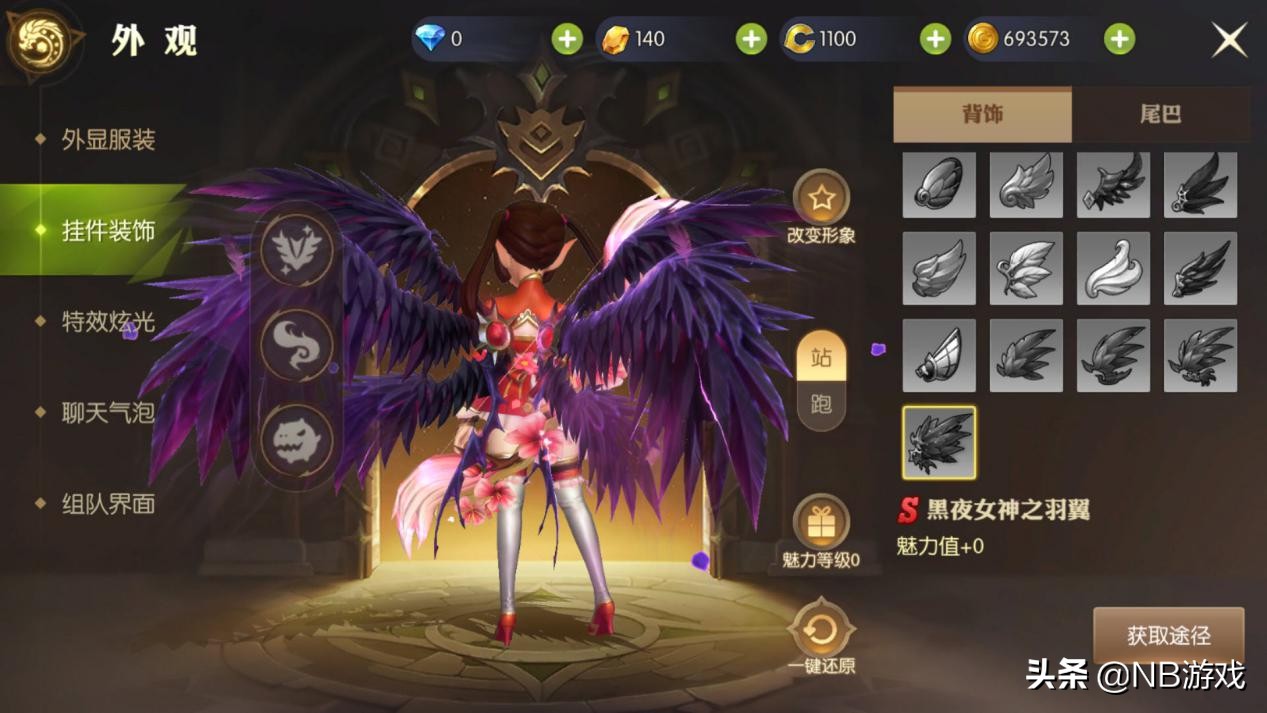This screenshot has width=1267, height=713.
Task: Tap the 获取途径 button
Action: coord(1168,635)
